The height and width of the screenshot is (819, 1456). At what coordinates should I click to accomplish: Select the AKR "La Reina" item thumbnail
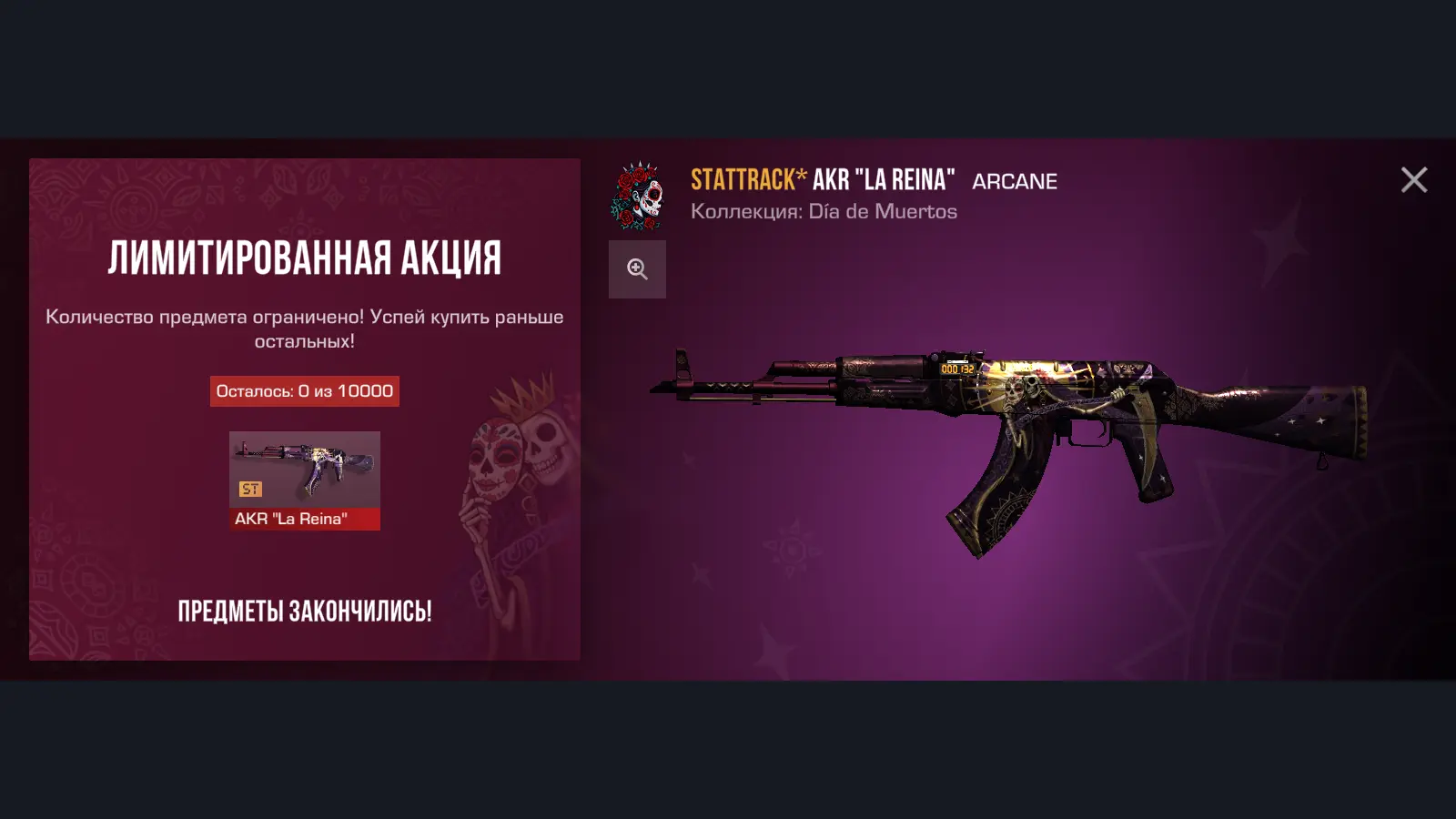click(304, 480)
